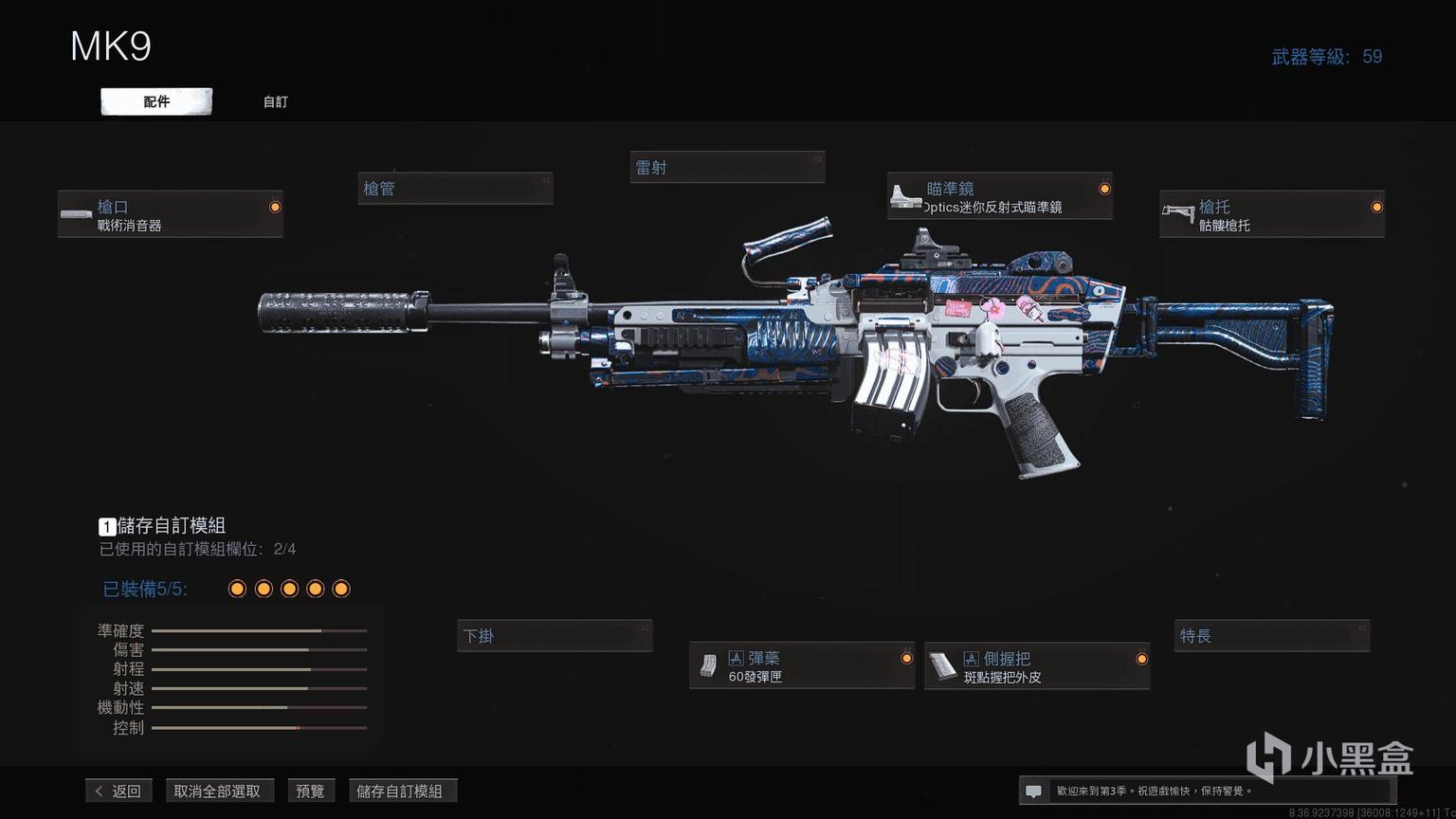Open the chat message box
1456x819 pixels.
coord(1034,791)
